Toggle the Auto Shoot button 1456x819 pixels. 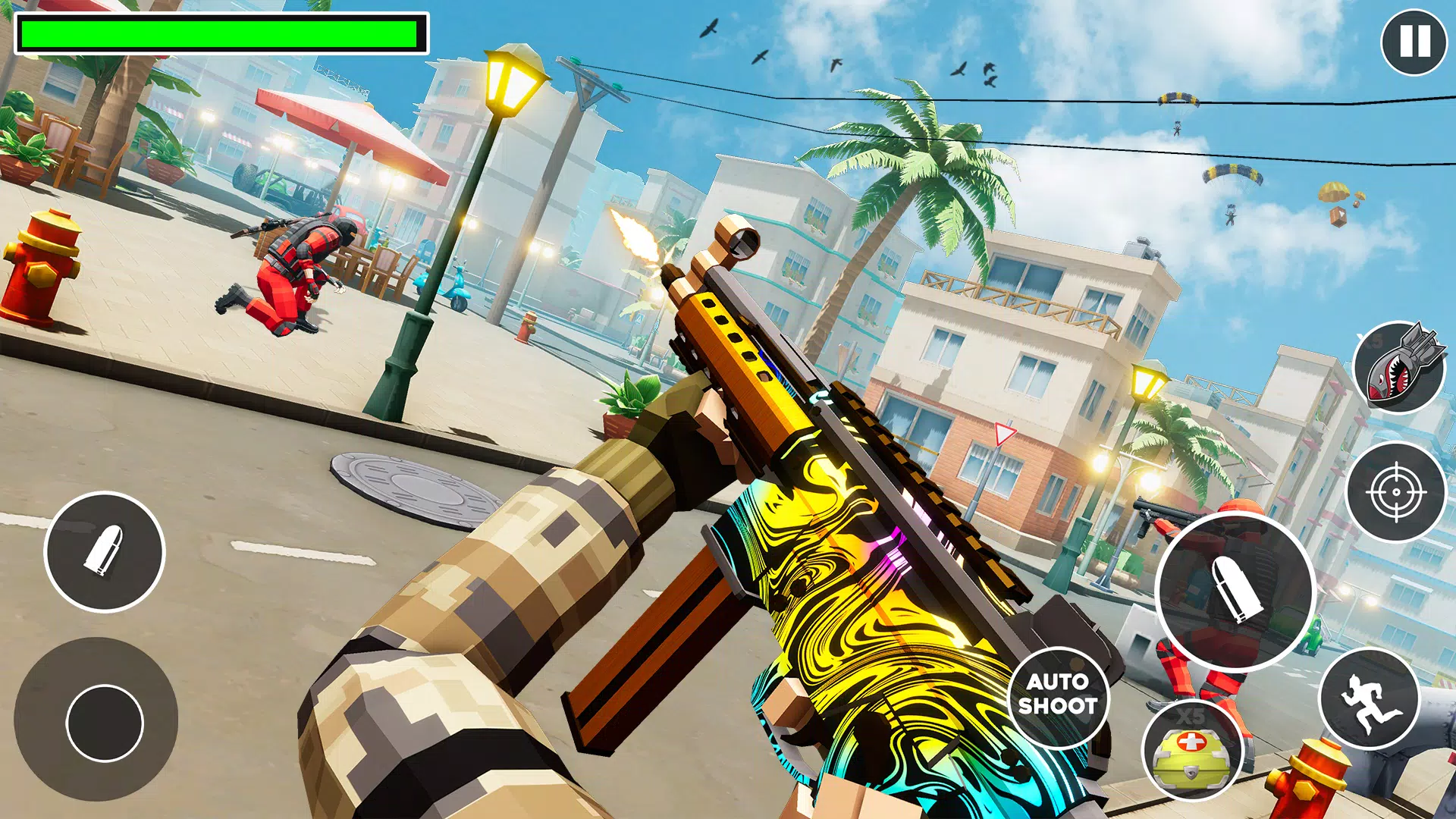[1058, 695]
